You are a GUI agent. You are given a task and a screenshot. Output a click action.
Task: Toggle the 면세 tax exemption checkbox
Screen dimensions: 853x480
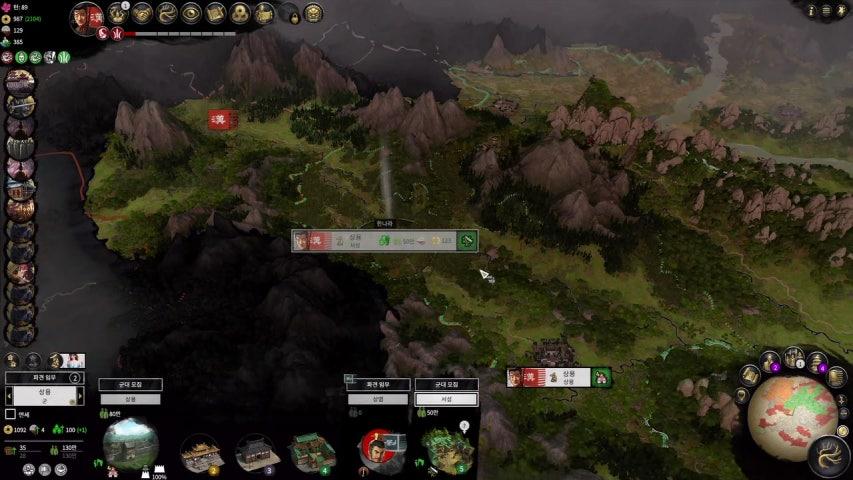[11, 414]
